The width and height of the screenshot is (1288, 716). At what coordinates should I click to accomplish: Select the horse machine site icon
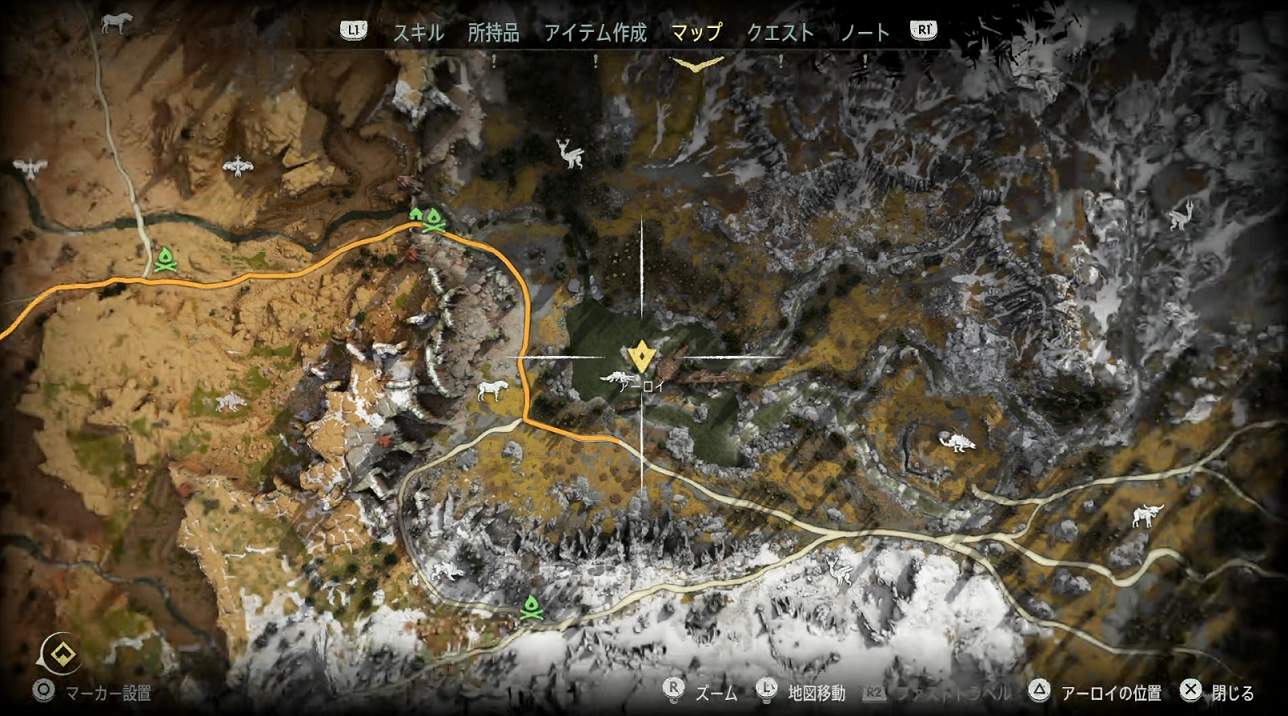point(115,22)
